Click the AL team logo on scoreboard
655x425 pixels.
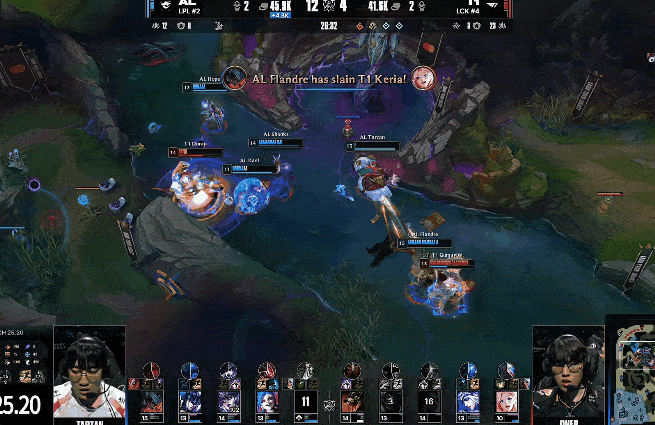coord(186,5)
